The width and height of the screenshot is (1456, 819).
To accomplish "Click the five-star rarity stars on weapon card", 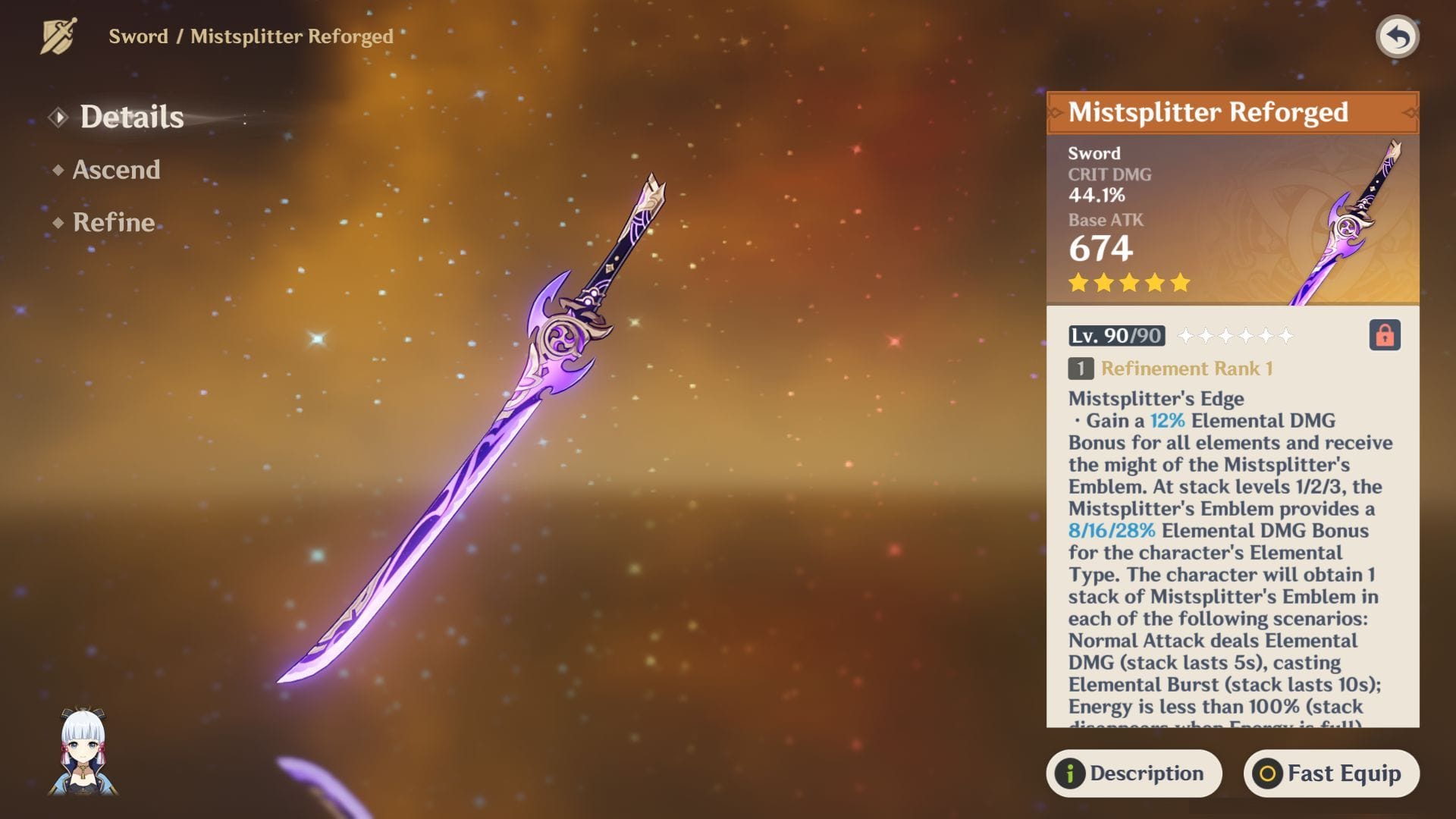I will point(1128,283).
